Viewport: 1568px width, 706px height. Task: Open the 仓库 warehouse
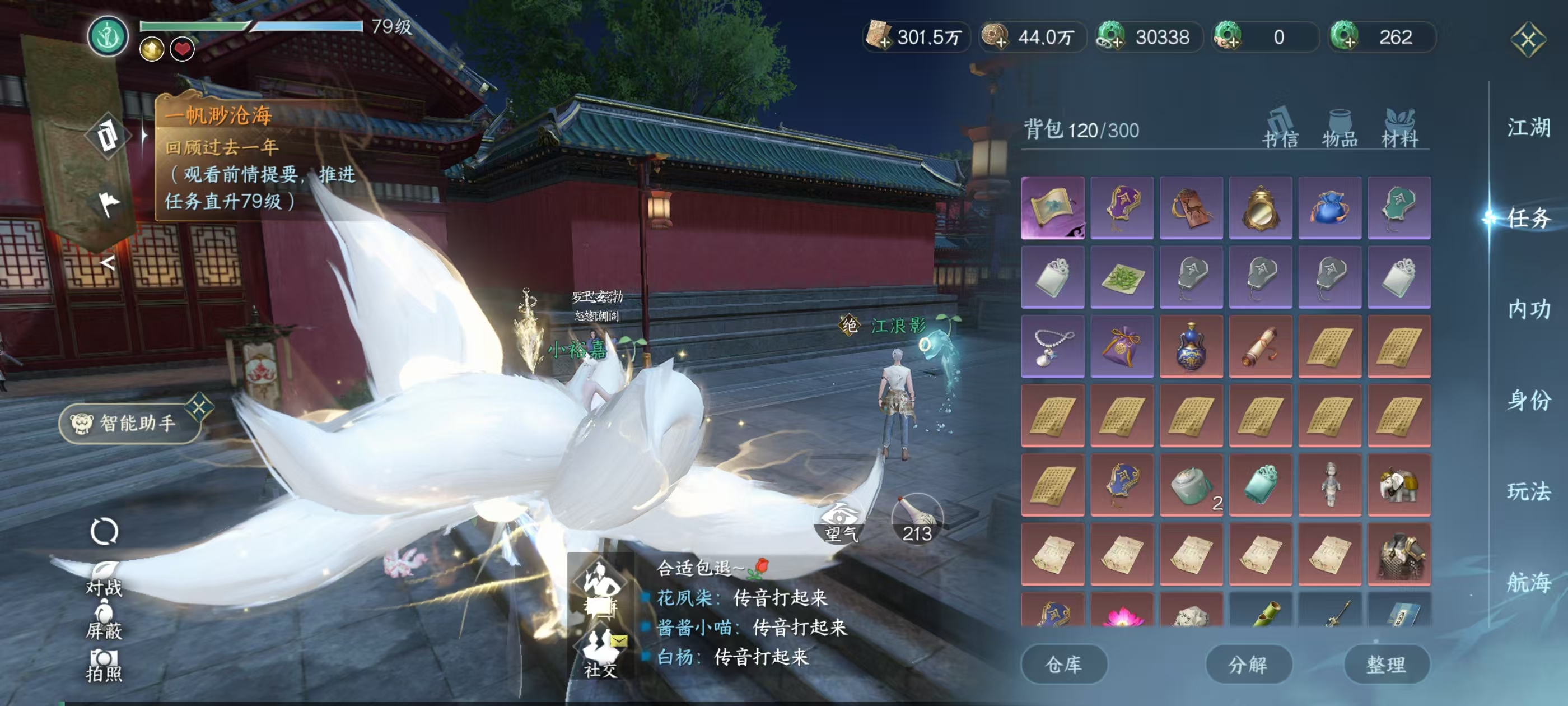[1063, 664]
